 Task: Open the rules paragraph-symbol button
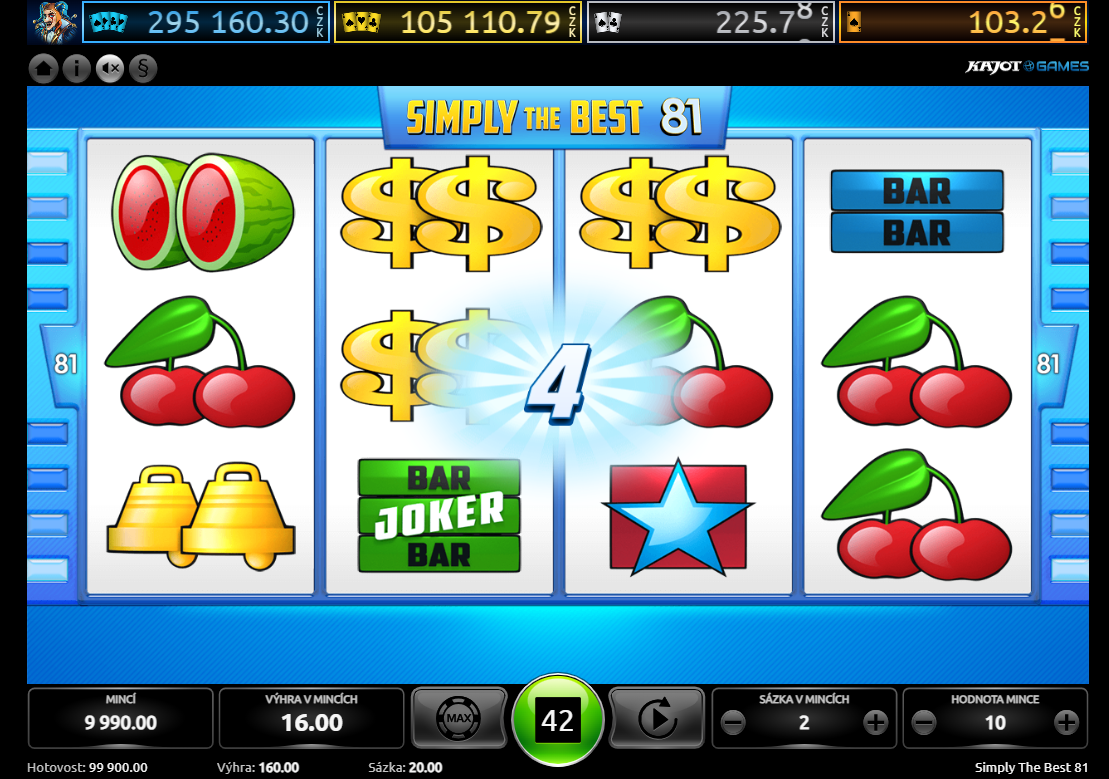point(143,68)
